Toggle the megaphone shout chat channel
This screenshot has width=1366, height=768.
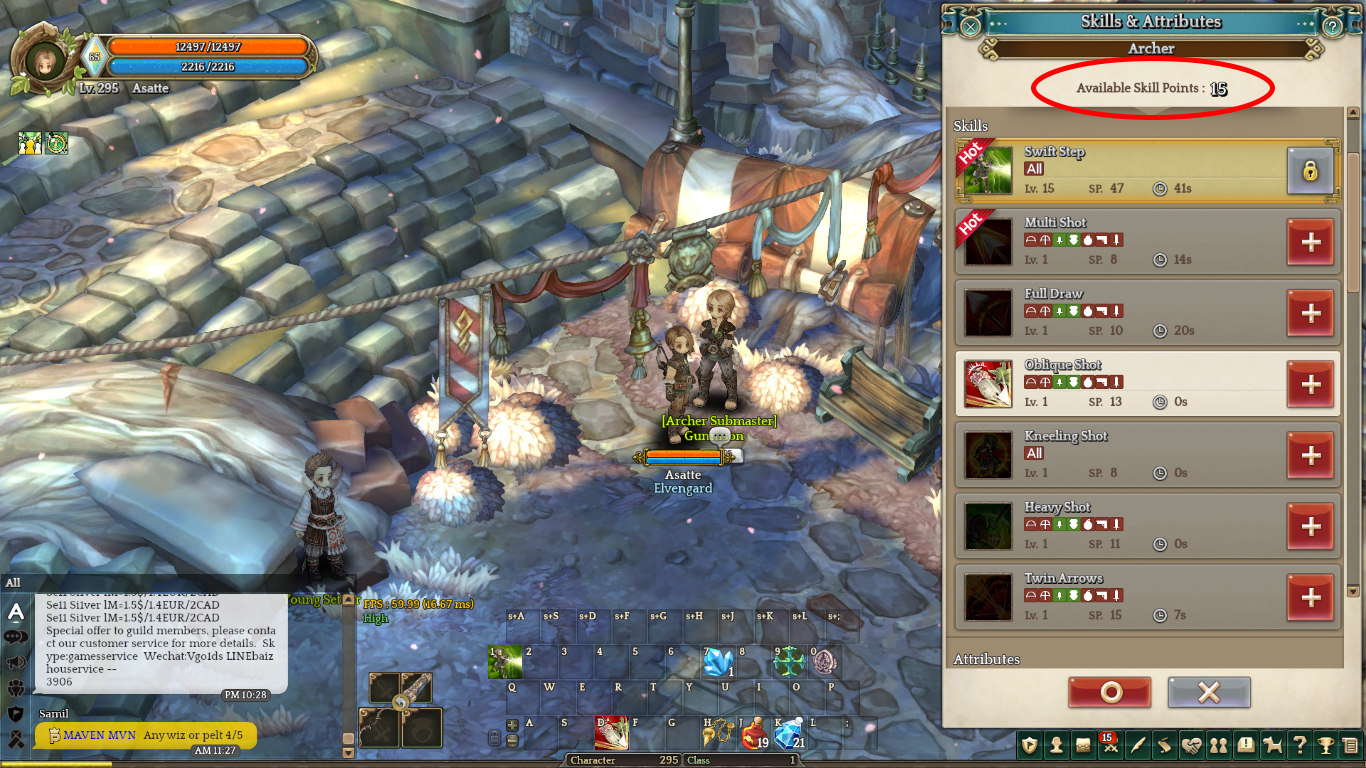pyautogui.click(x=15, y=661)
